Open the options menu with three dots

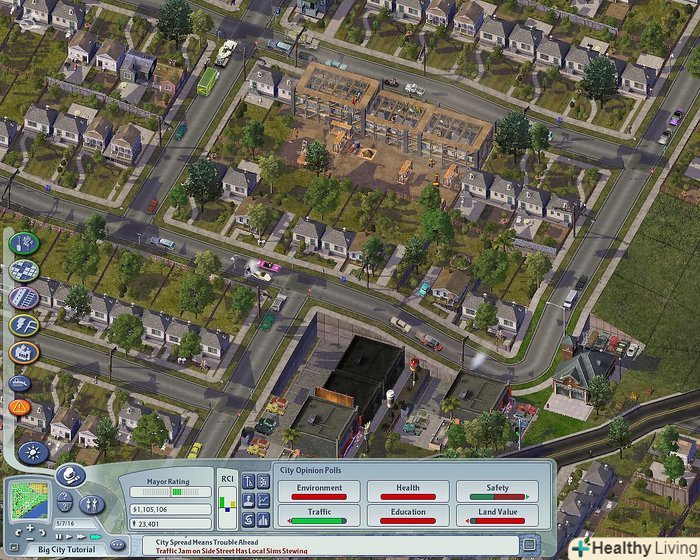(x=117, y=544)
